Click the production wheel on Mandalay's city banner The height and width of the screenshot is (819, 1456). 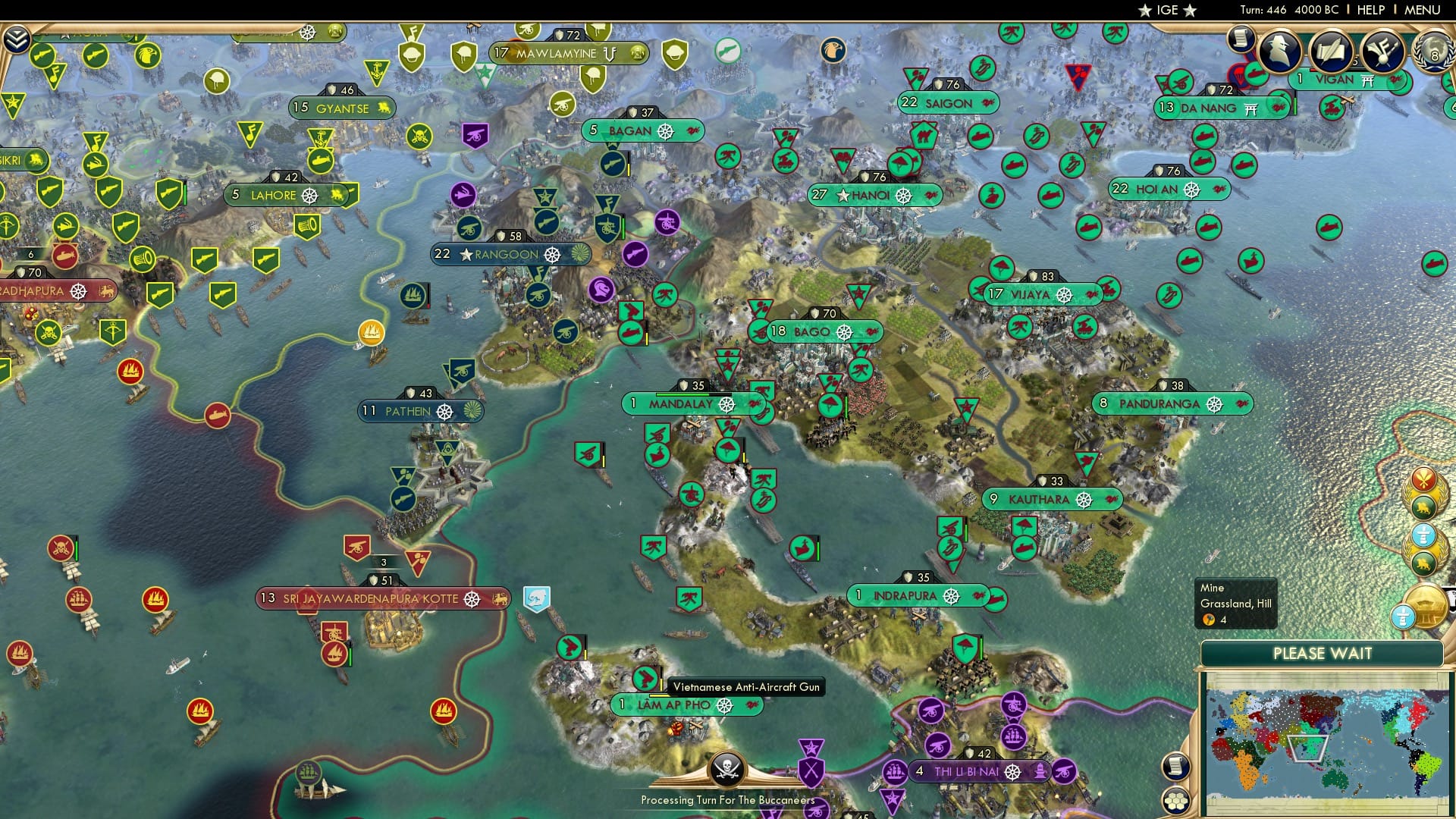[x=728, y=404]
